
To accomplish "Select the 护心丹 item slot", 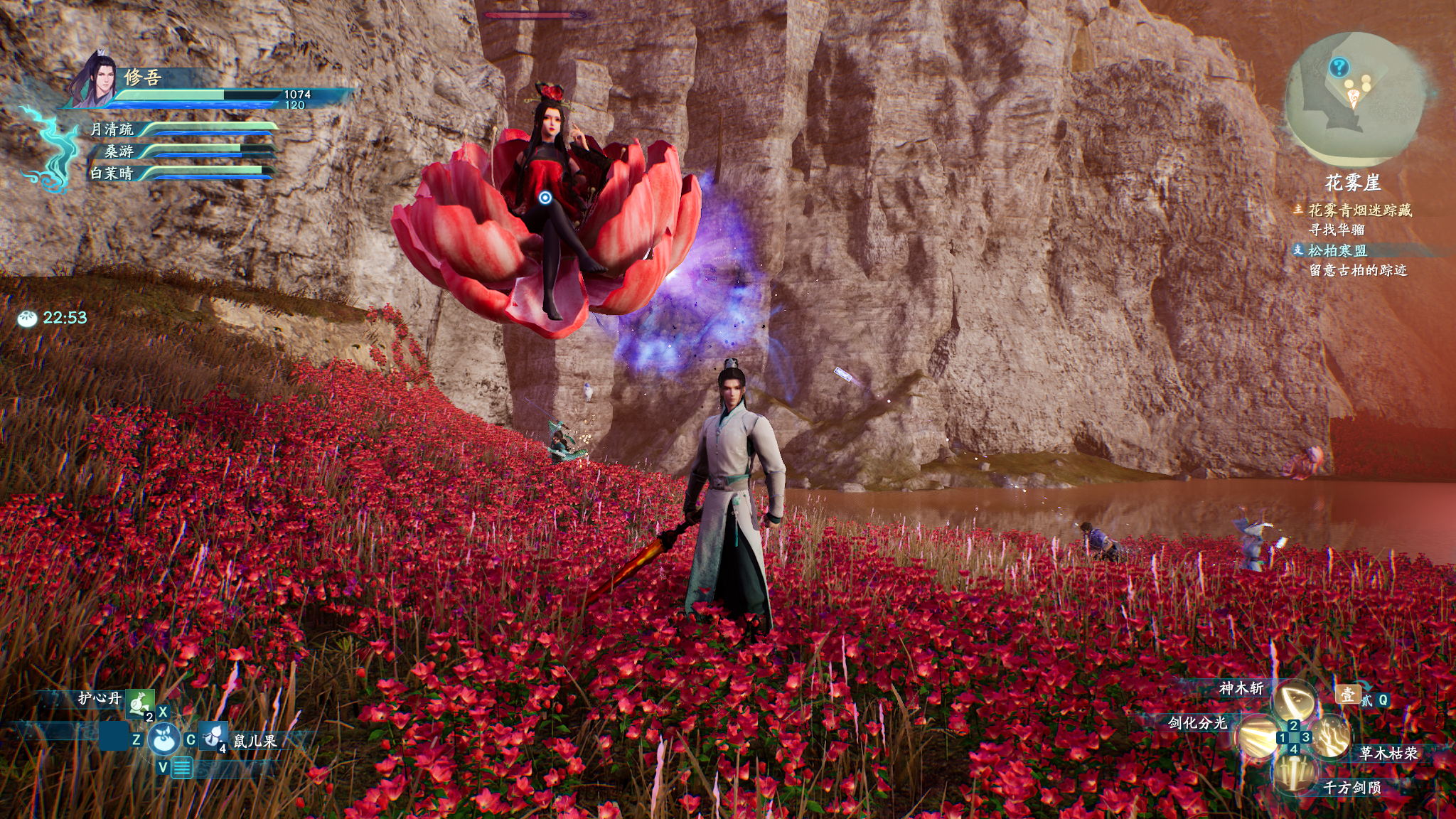I will [x=140, y=702].
